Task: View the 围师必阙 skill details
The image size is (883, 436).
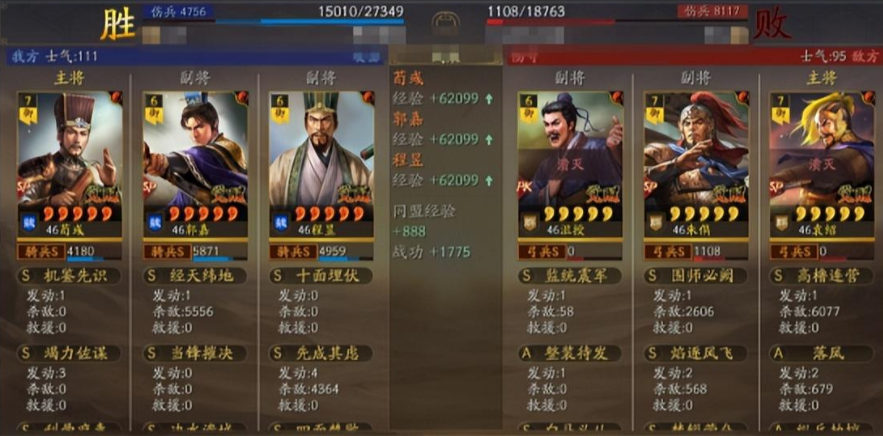Action: tap(694, 275)
